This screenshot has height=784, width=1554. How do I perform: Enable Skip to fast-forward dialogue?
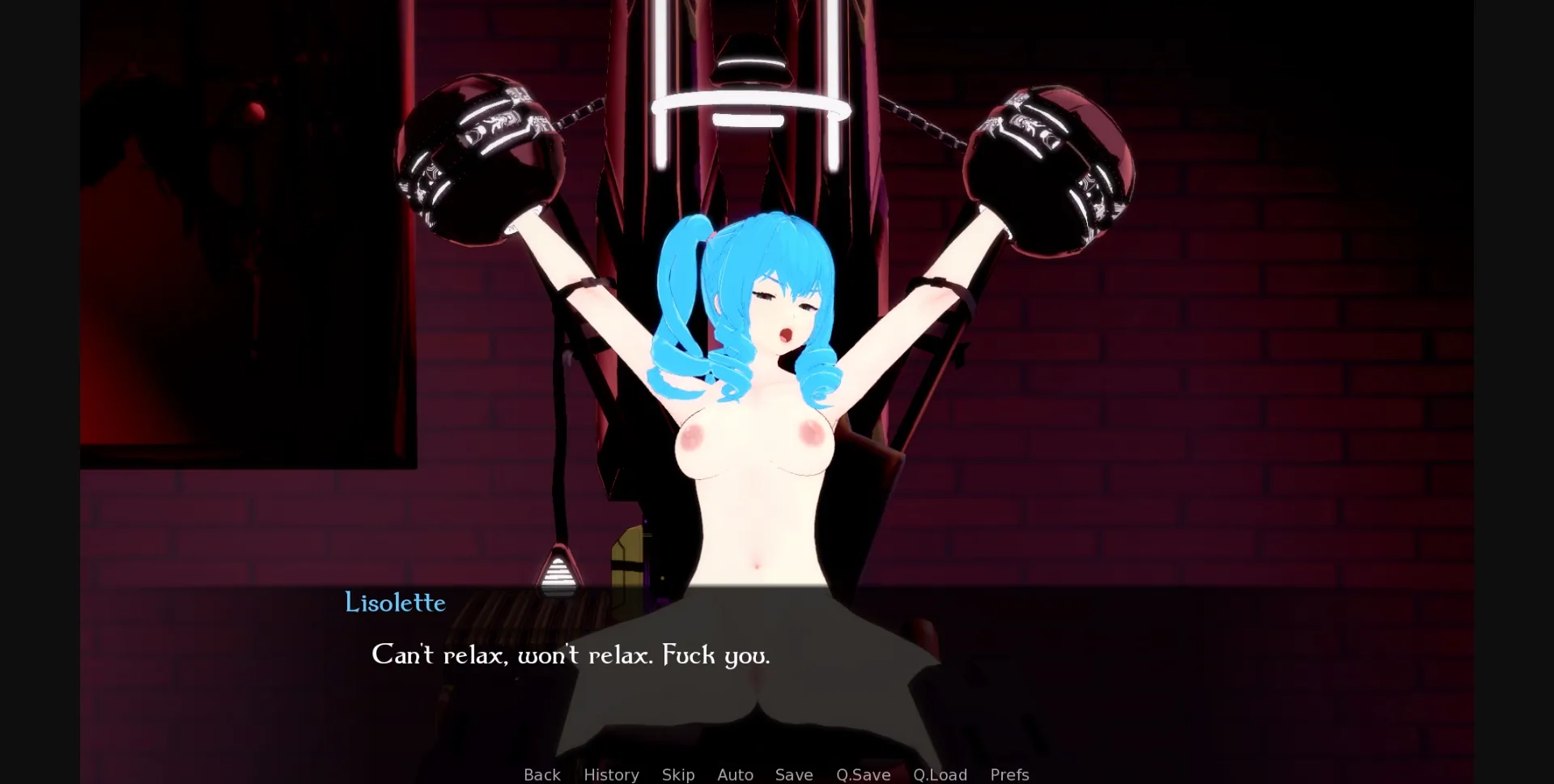678,774
